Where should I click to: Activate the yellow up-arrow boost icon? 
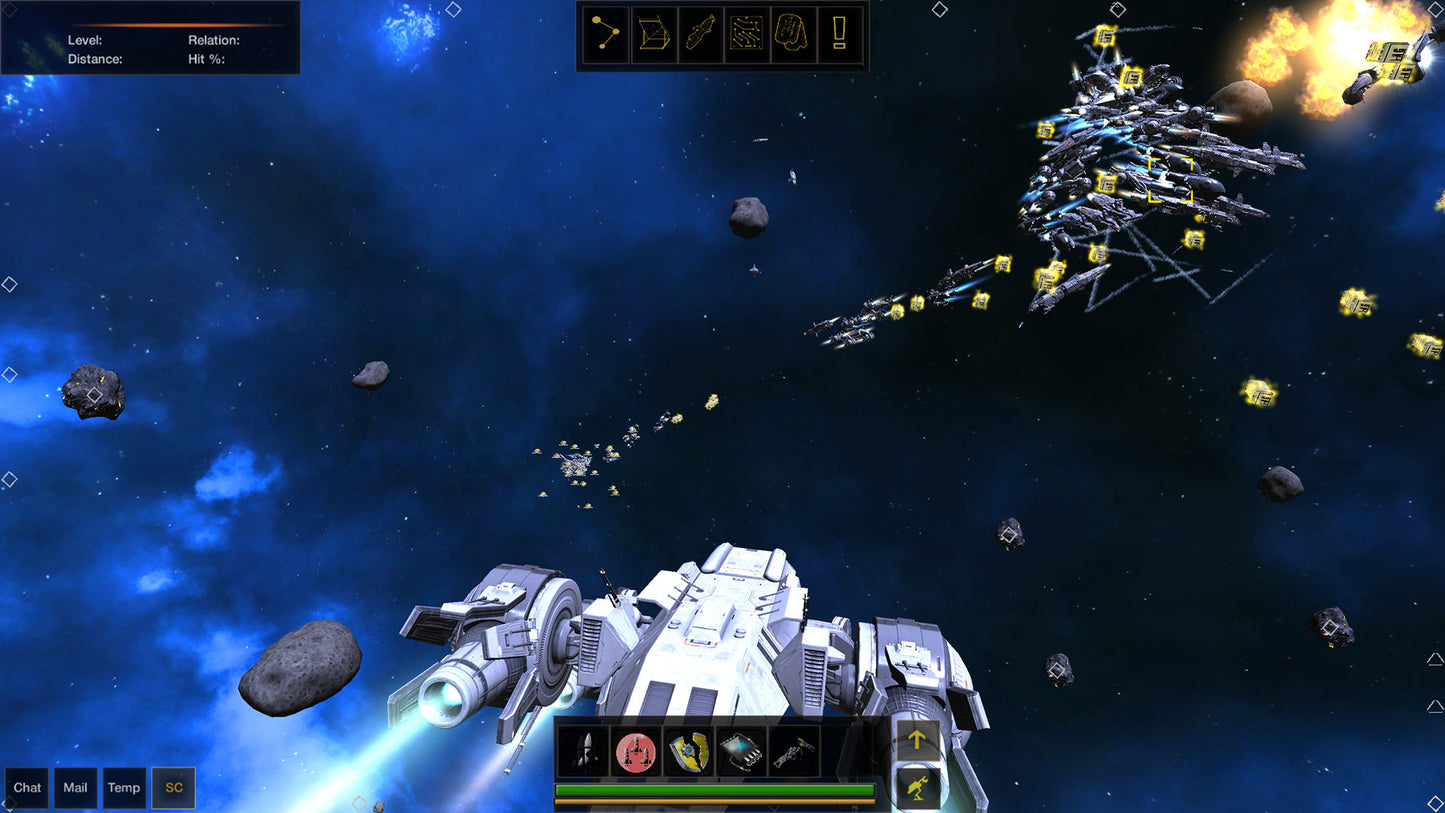pyautogui.click(x=917, y=738)
